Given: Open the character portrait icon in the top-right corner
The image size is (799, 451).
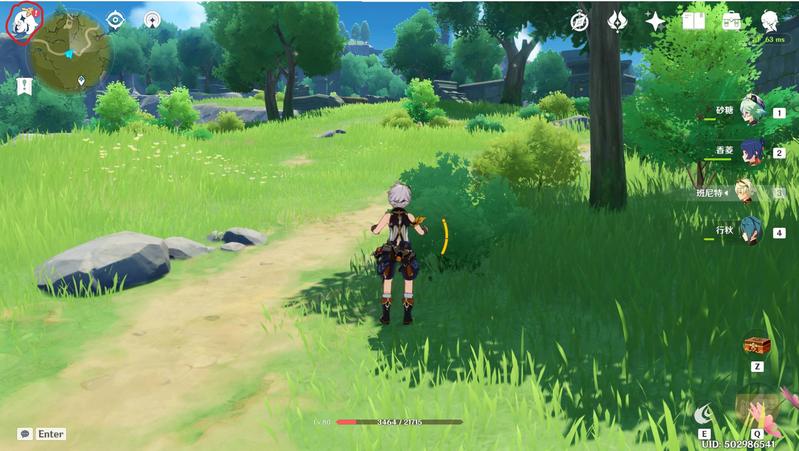Looking at the screenshot, I should click(771, 22).
